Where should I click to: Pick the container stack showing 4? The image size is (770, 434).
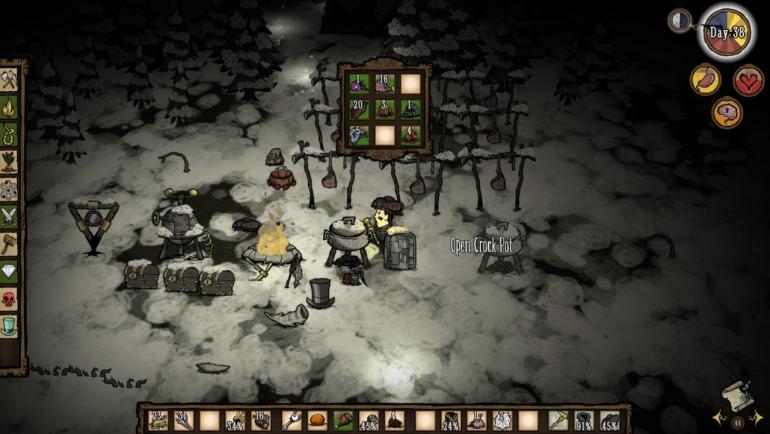410,134
